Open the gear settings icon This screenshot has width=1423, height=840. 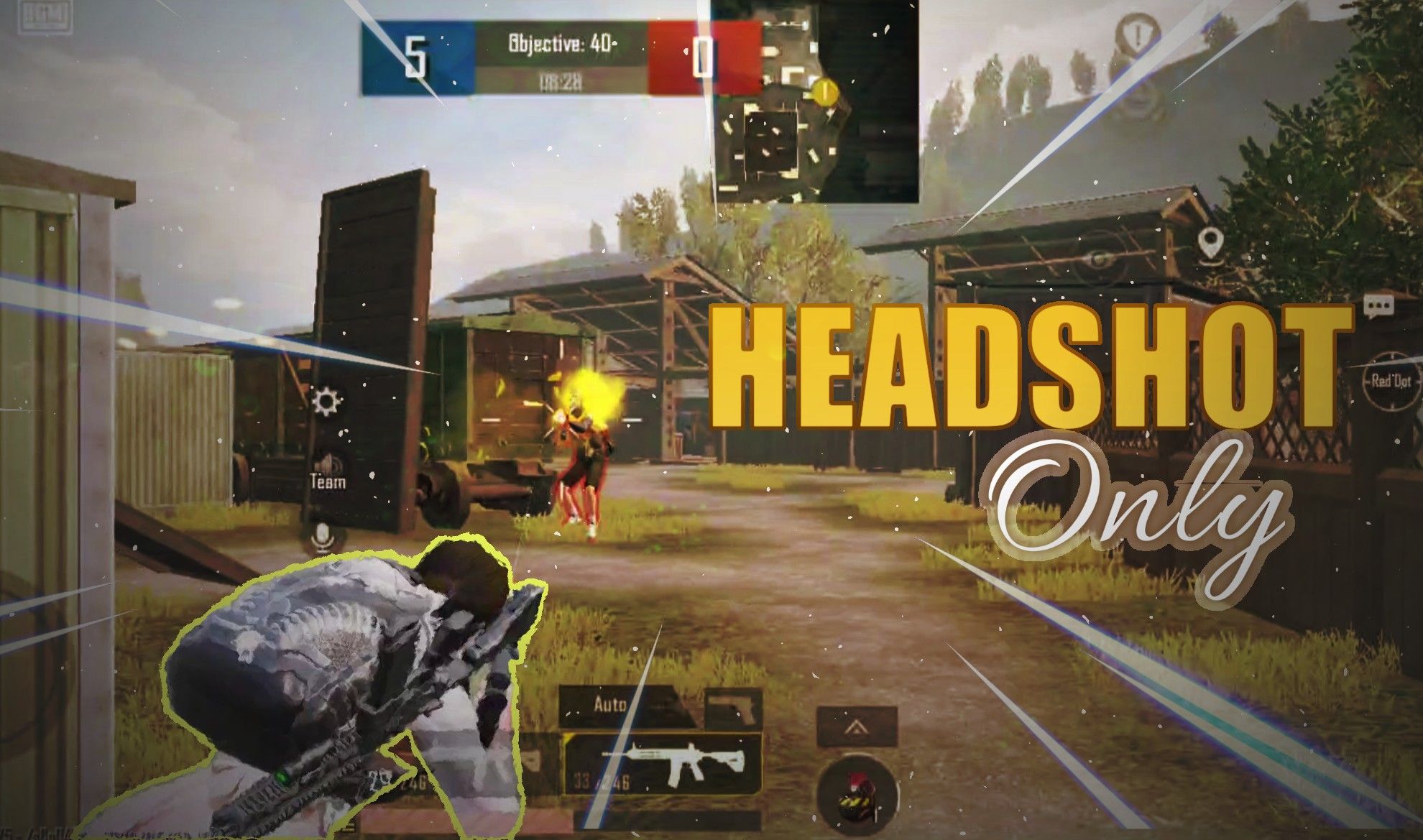point(327,401)
